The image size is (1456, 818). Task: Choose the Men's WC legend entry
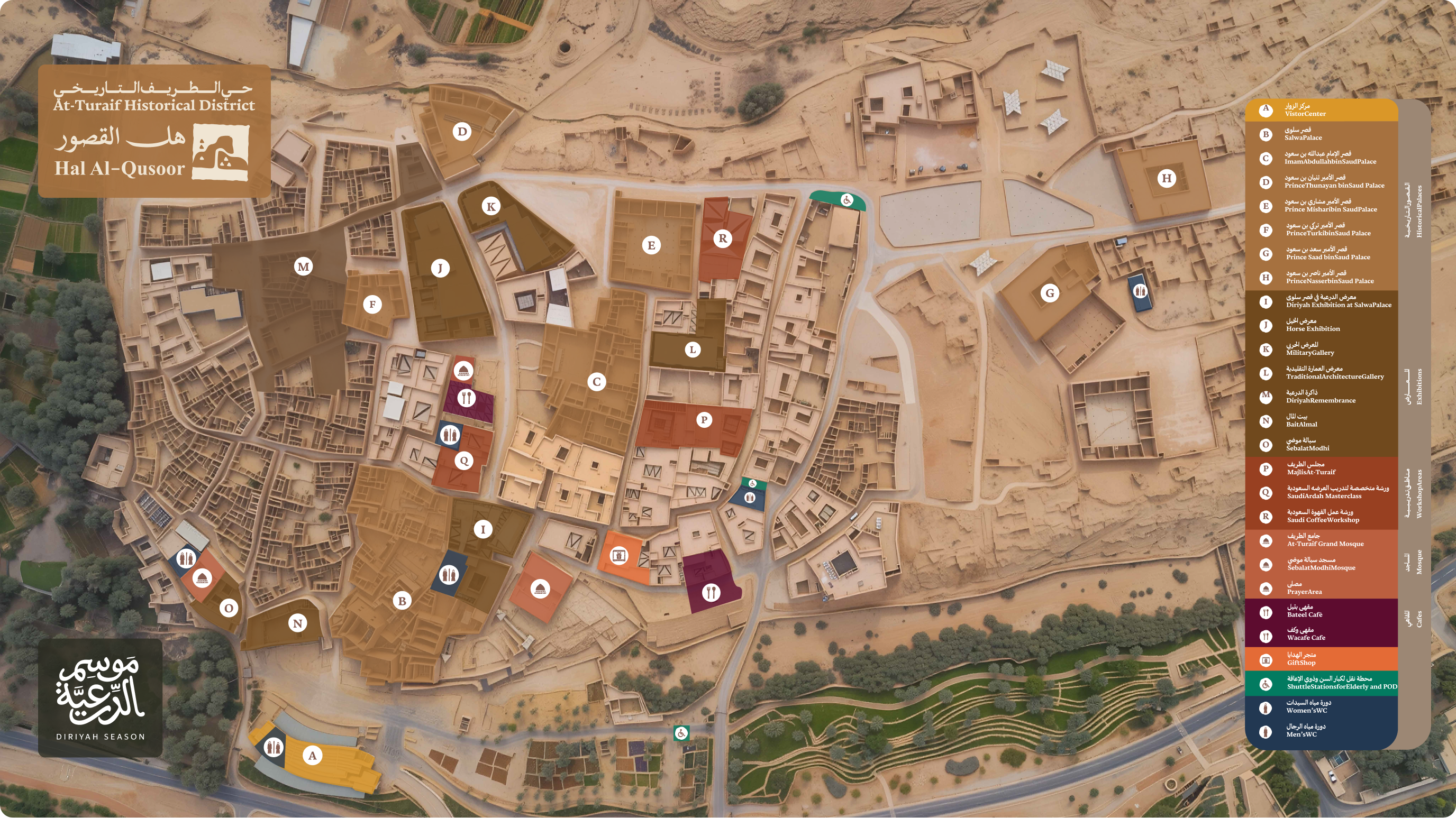point(1301,731)
